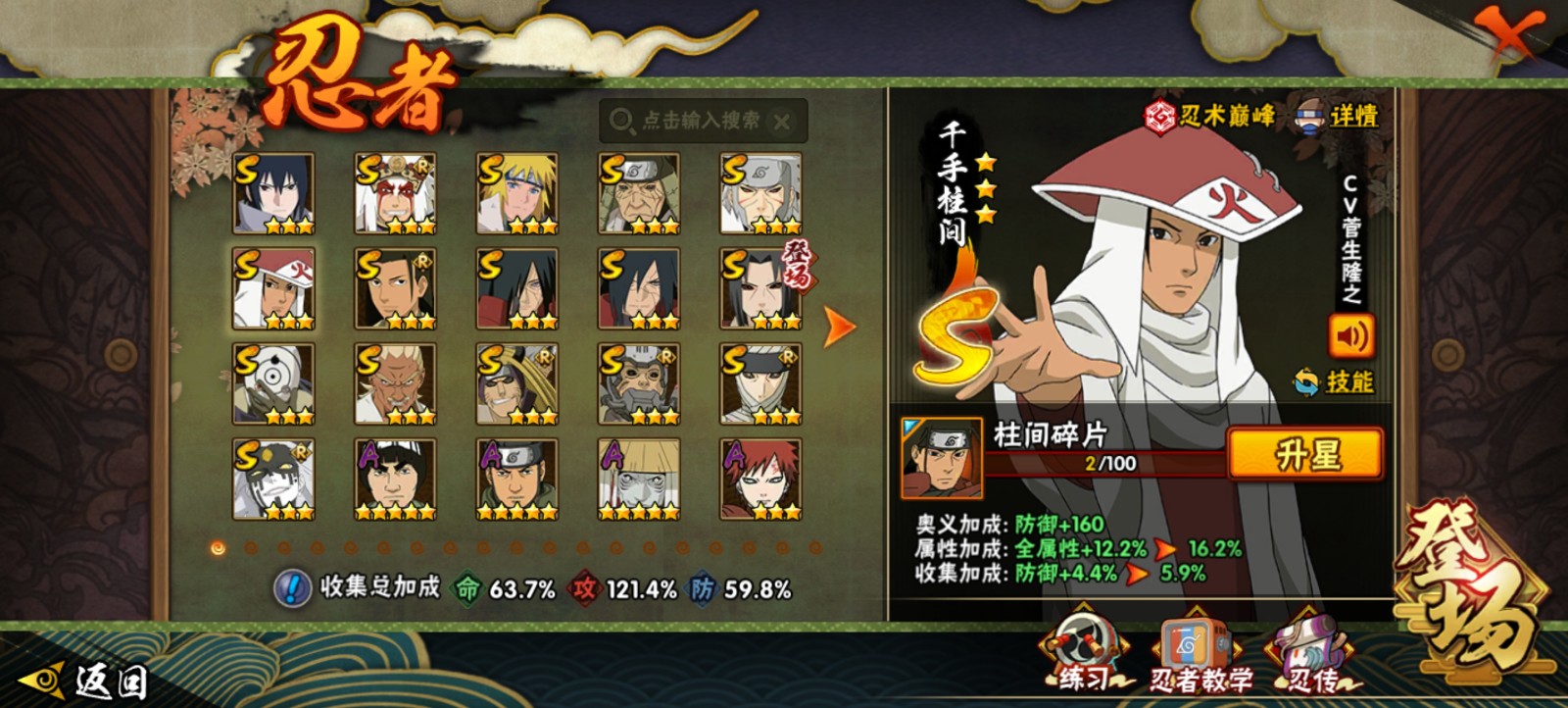Select blond Minato ninja portrait
This screenshot has height=708, width=1568.
pyautogui.click(x=517, y=193)
